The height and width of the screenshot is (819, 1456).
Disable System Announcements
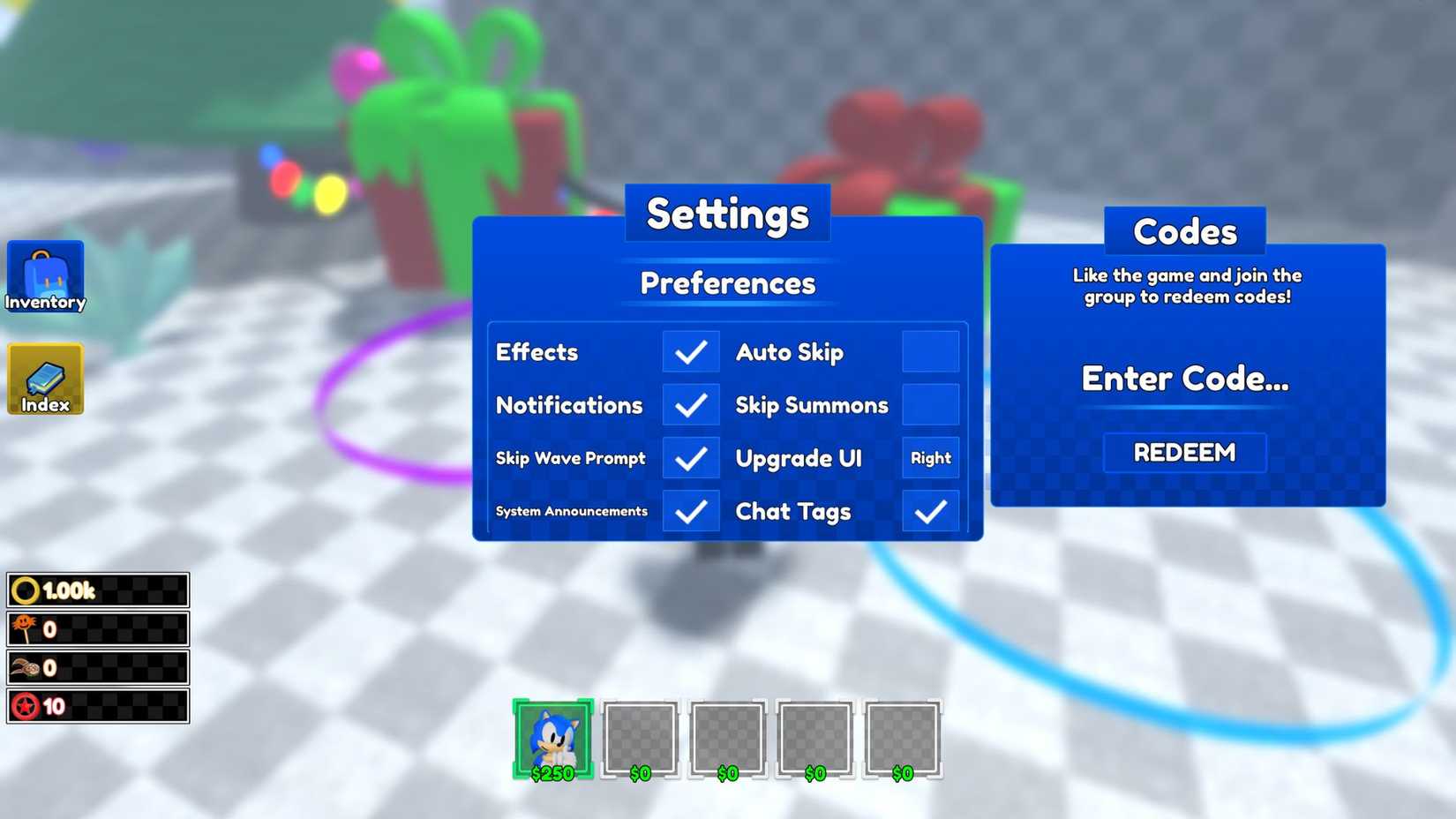[692, 511]
